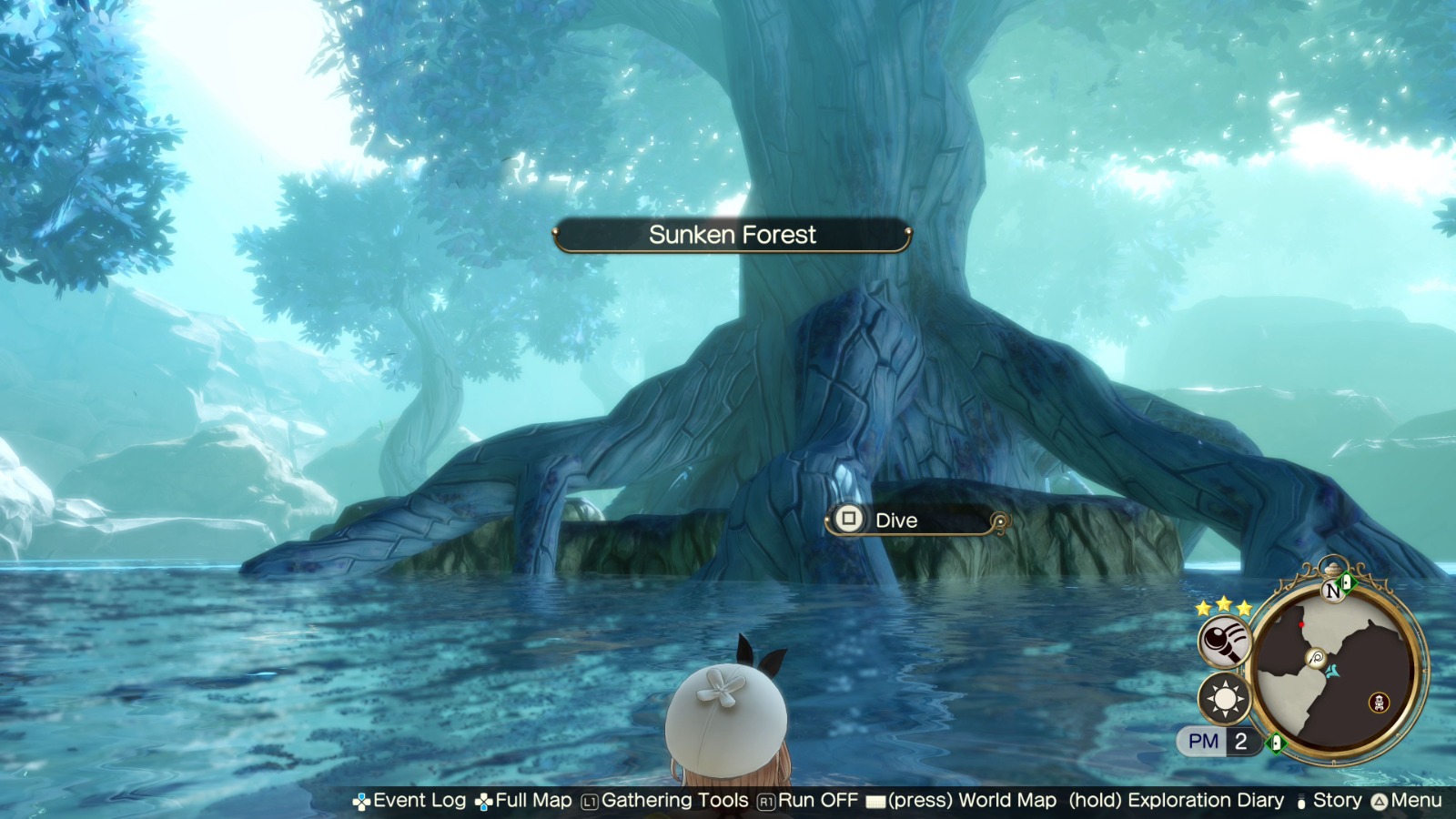Click the sun weather indicator icon
1456x819 pixels.
1223,699
